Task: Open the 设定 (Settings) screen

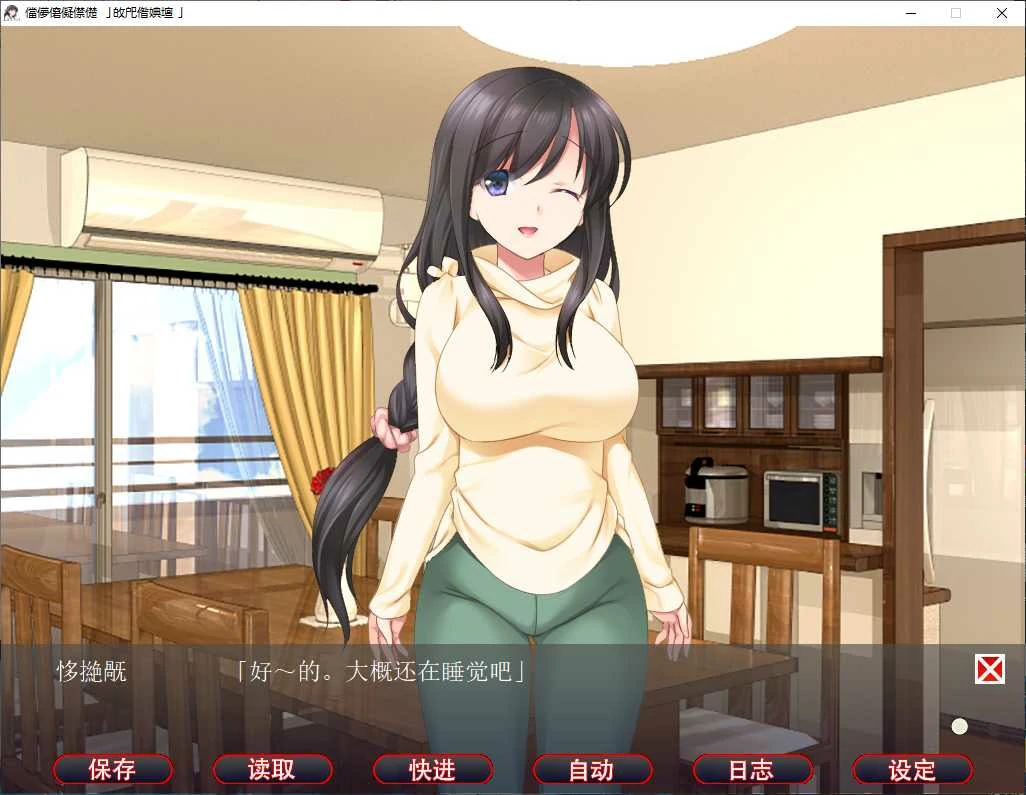Action: [x=912, y=769]
